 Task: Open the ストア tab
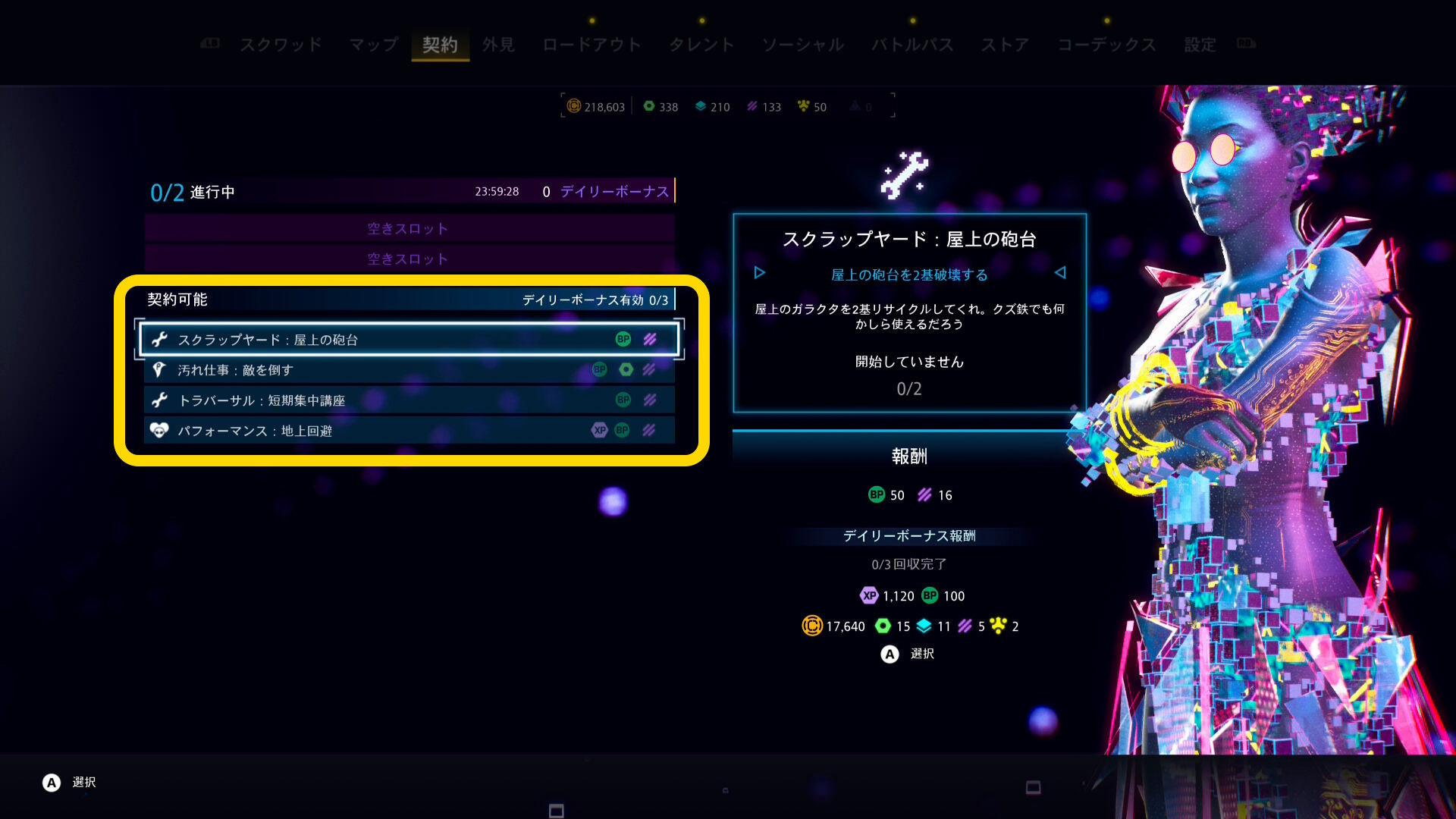(x=1005, y=45)
